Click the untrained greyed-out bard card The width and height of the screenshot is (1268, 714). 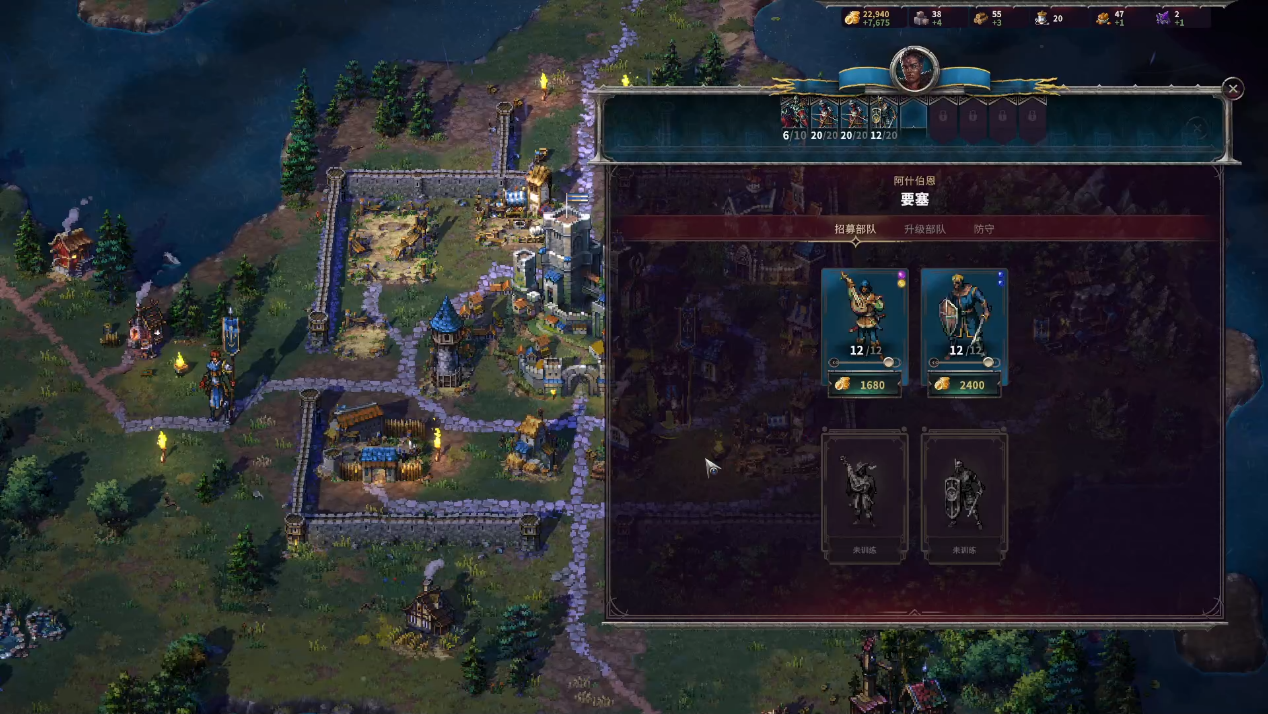tap(864, 495)
